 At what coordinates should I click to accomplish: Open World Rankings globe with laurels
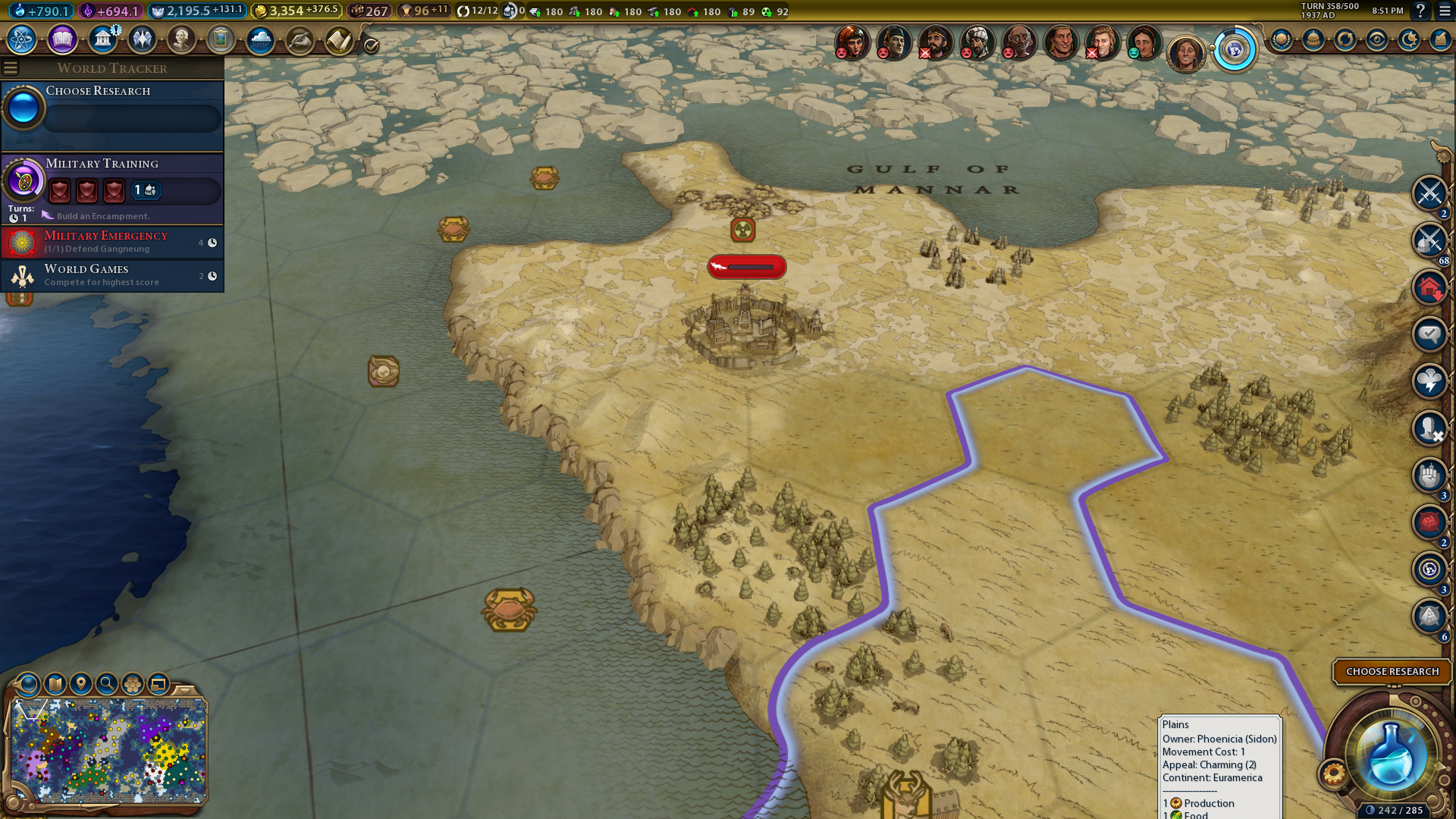pyautogui.click(x=1282, y=39)
